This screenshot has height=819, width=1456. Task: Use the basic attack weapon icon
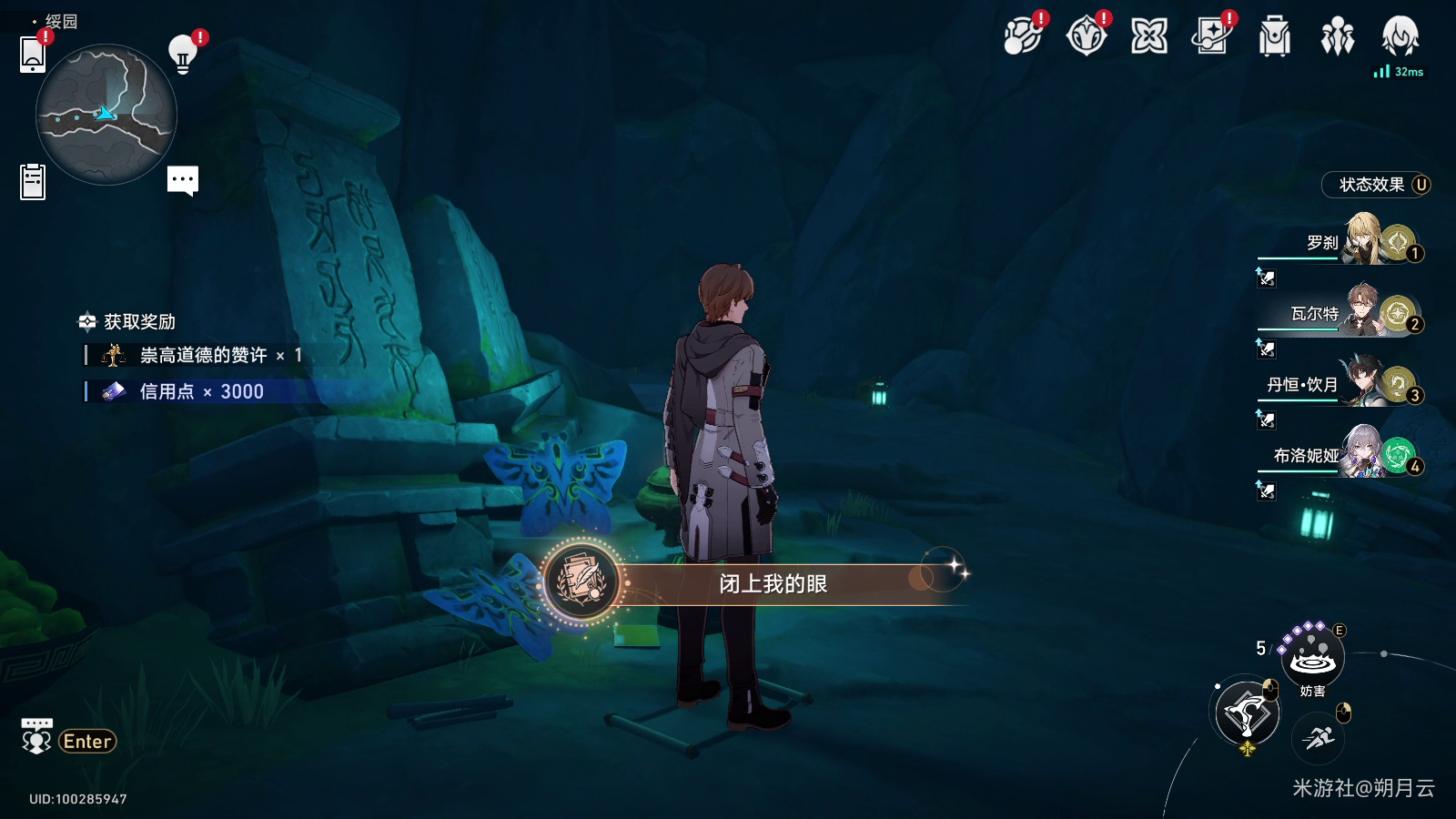(x=1247, y=713)
